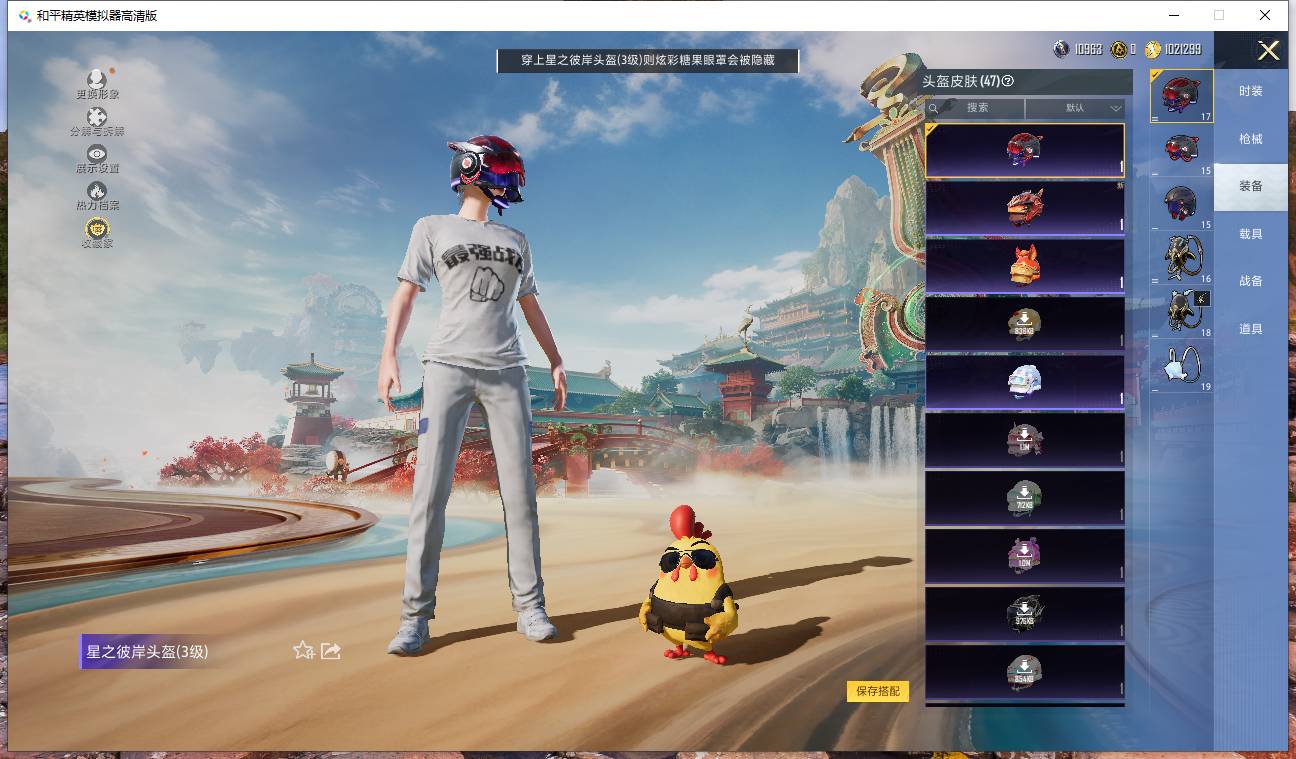1296x759 pixels.
Task: Click the share arrow beside helmet name
Action: (331, 651)
